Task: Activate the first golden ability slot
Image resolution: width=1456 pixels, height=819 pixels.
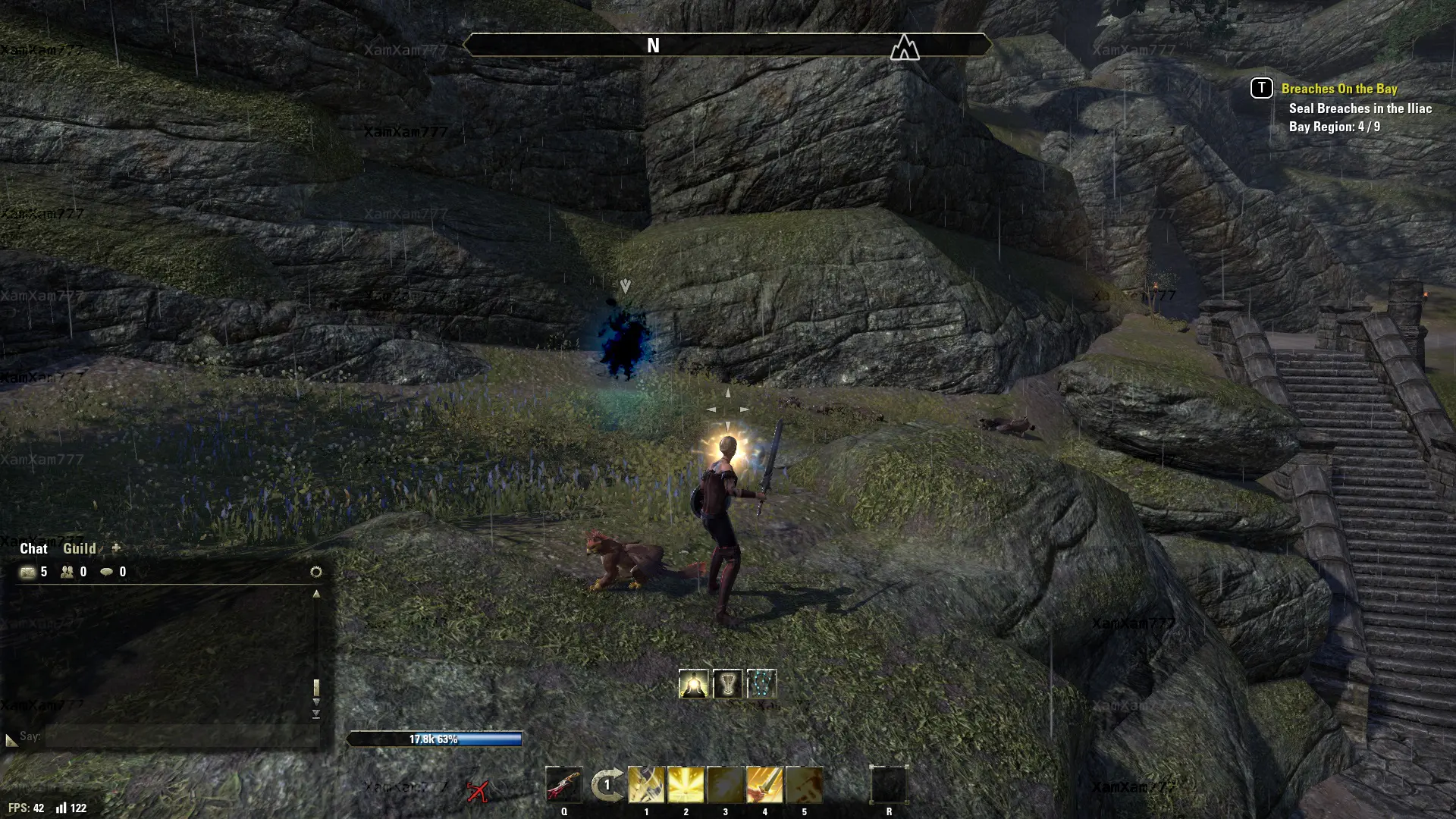Action: coord(646,785)
